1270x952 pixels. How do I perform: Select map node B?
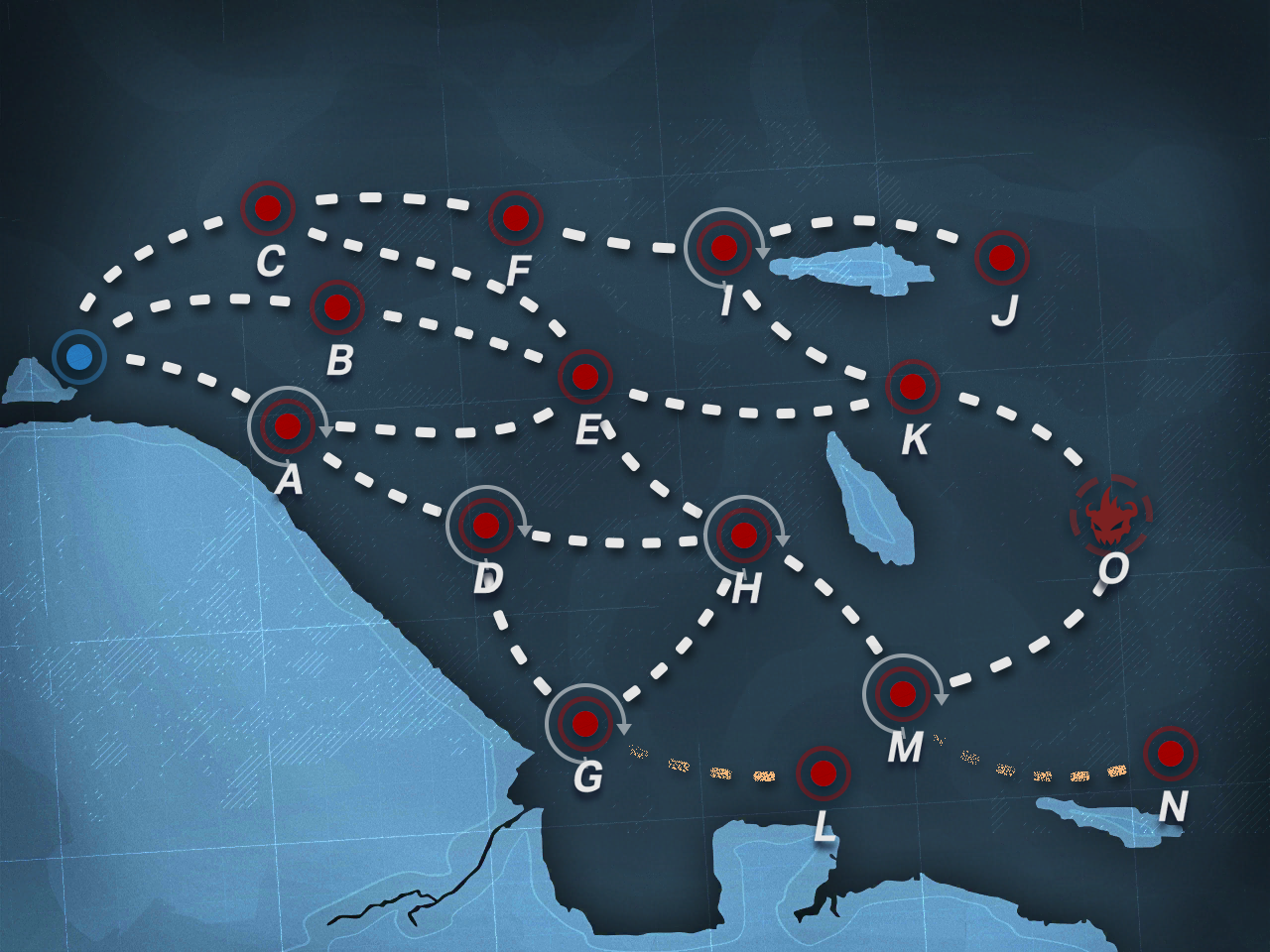click(x=337, y=307)
